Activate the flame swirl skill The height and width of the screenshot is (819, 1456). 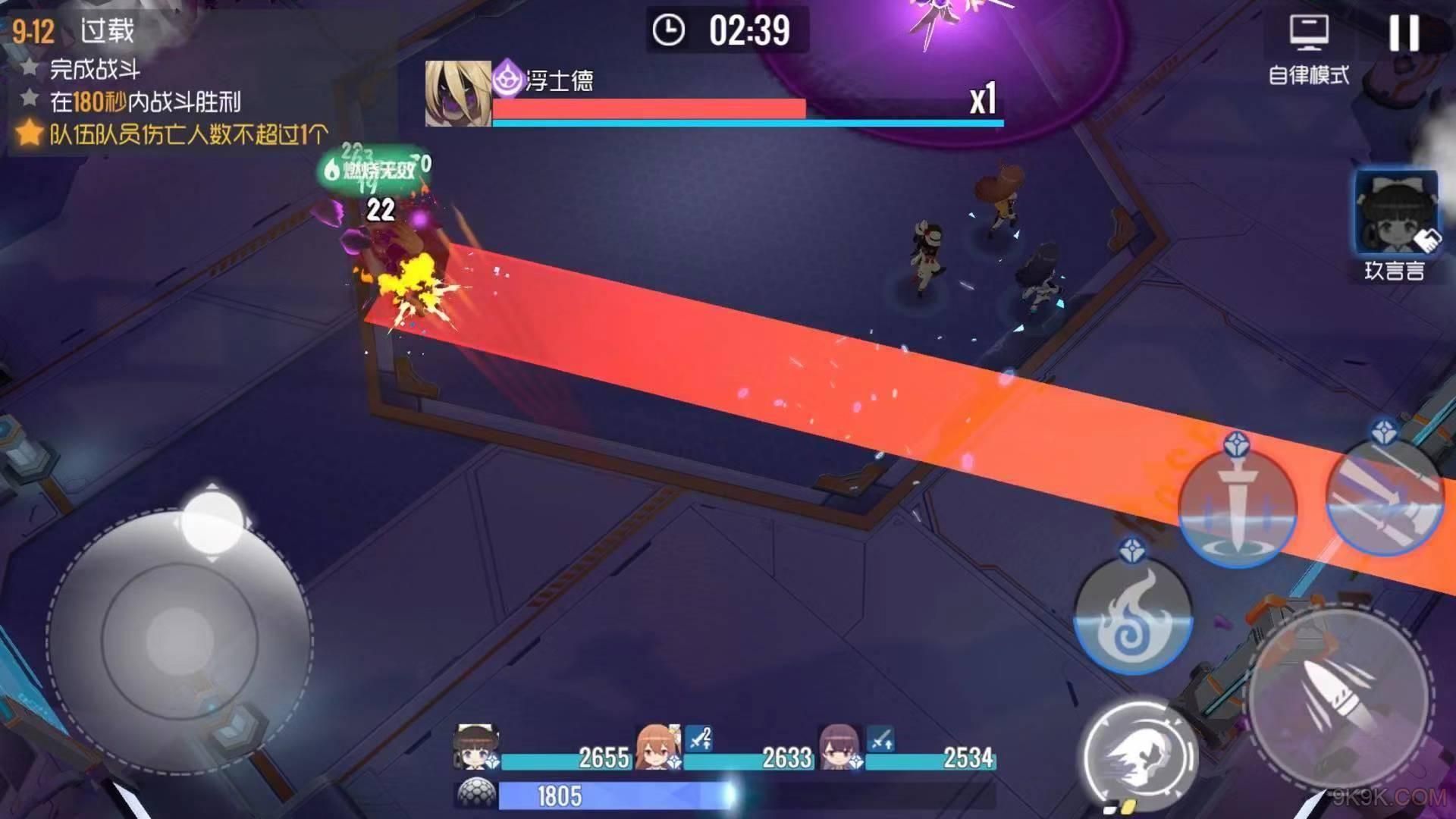pos(1133,616)
